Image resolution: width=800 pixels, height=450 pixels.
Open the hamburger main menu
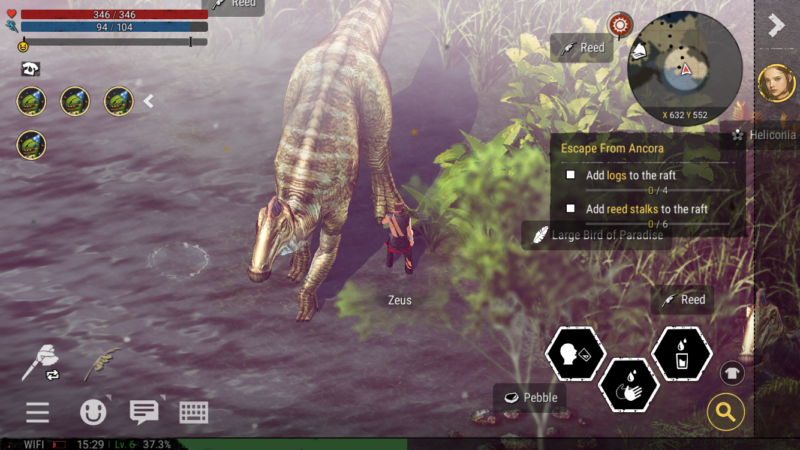38,412
